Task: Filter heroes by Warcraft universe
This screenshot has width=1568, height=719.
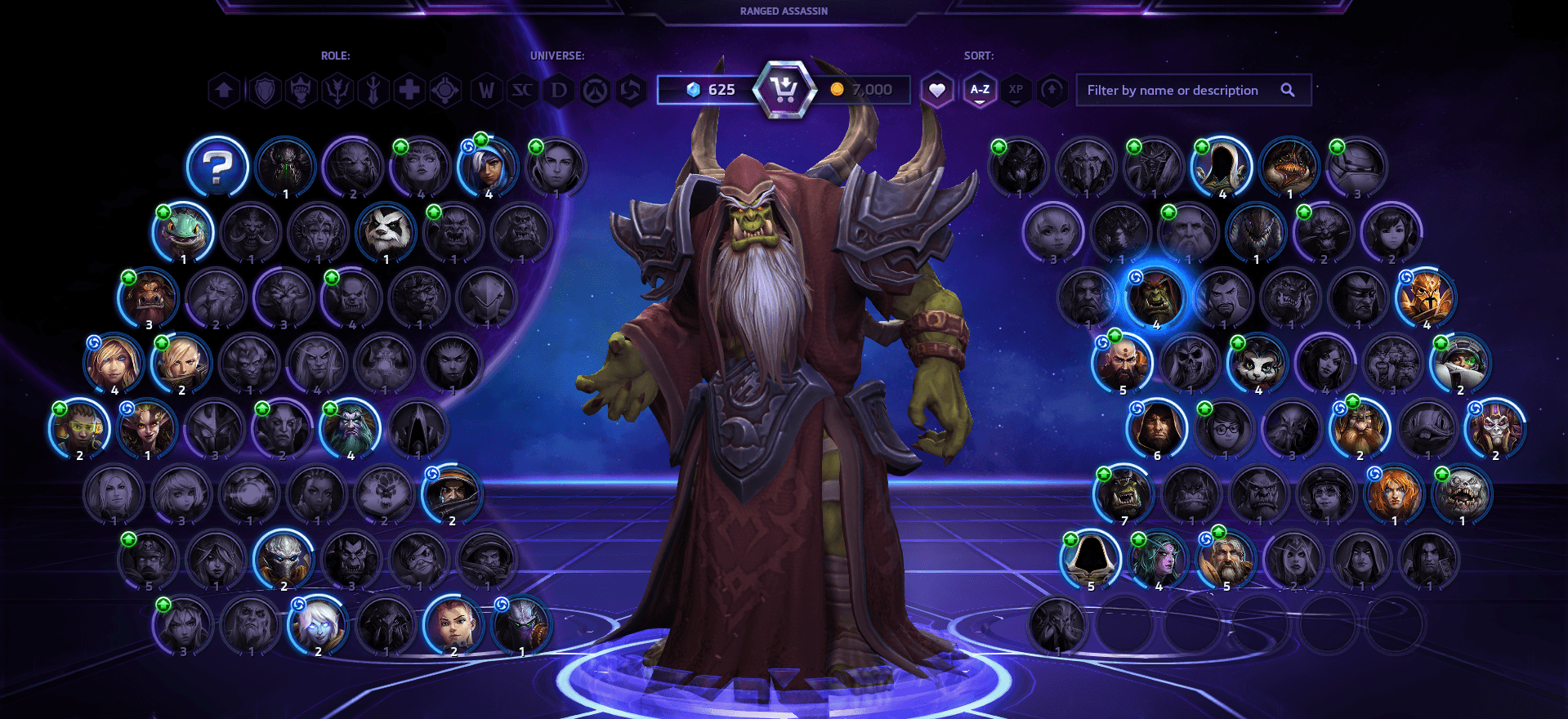Action: (486, 90)
